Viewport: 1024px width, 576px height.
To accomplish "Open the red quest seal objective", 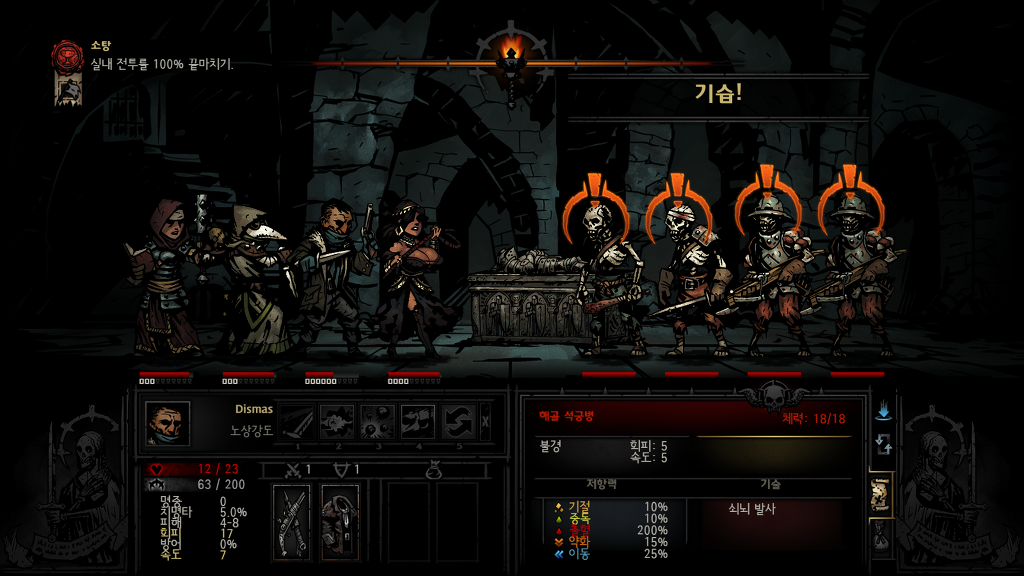I will pos(69,54).
